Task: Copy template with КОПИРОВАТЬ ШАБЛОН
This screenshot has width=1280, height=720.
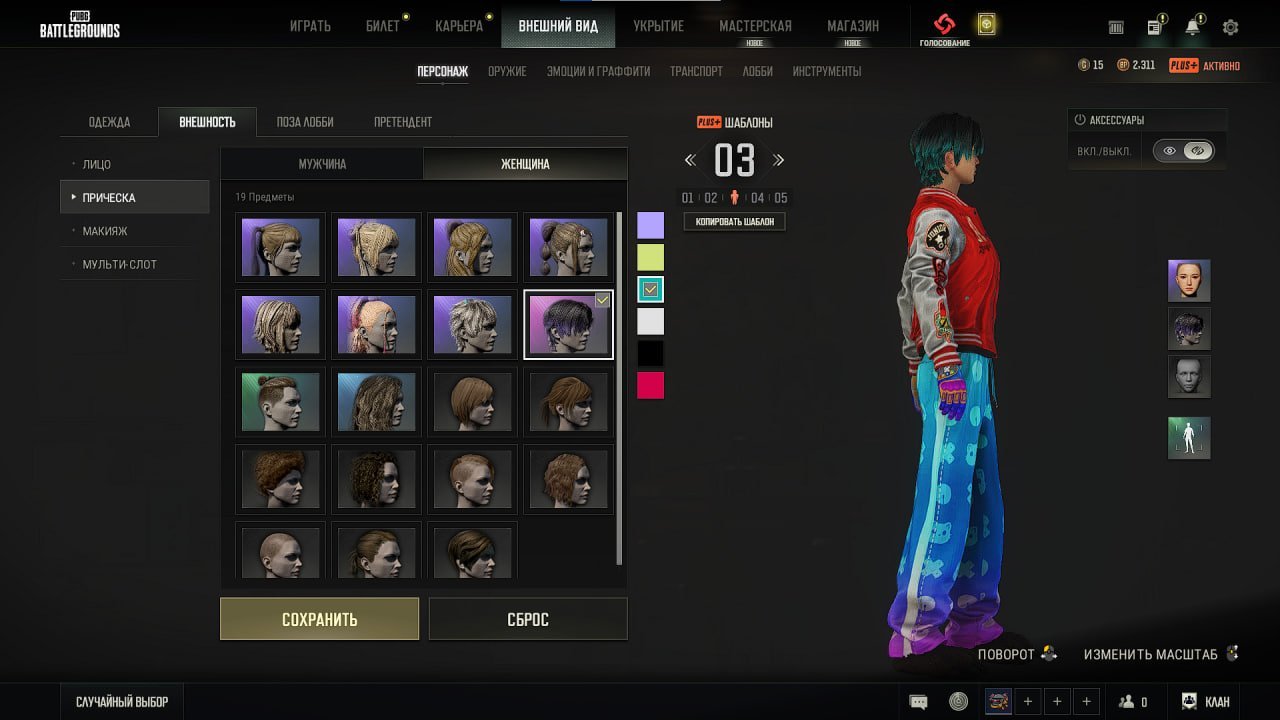Action: tap(734, 221)
